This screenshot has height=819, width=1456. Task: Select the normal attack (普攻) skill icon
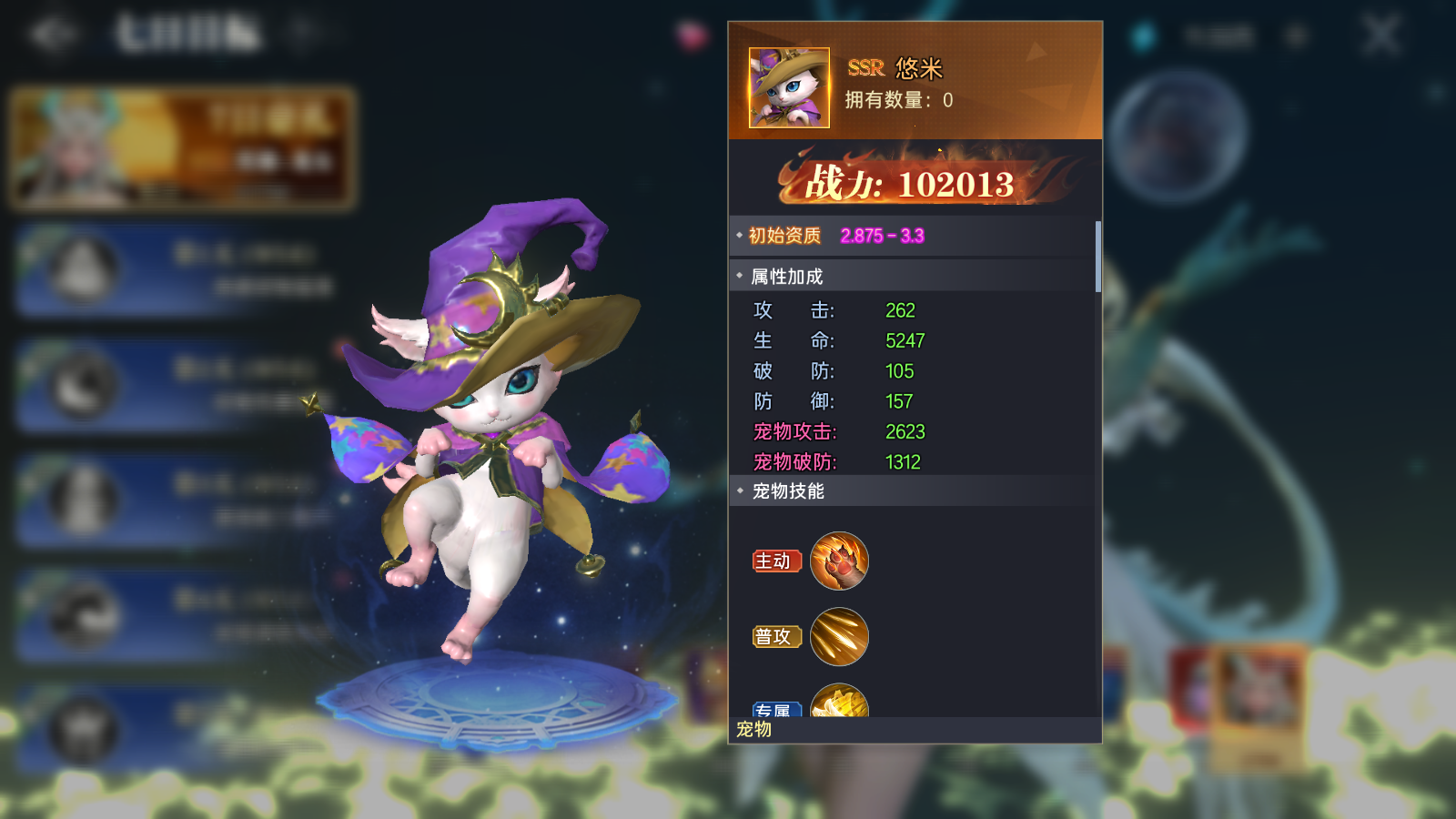pyautogui.click(x=839, y=636)
